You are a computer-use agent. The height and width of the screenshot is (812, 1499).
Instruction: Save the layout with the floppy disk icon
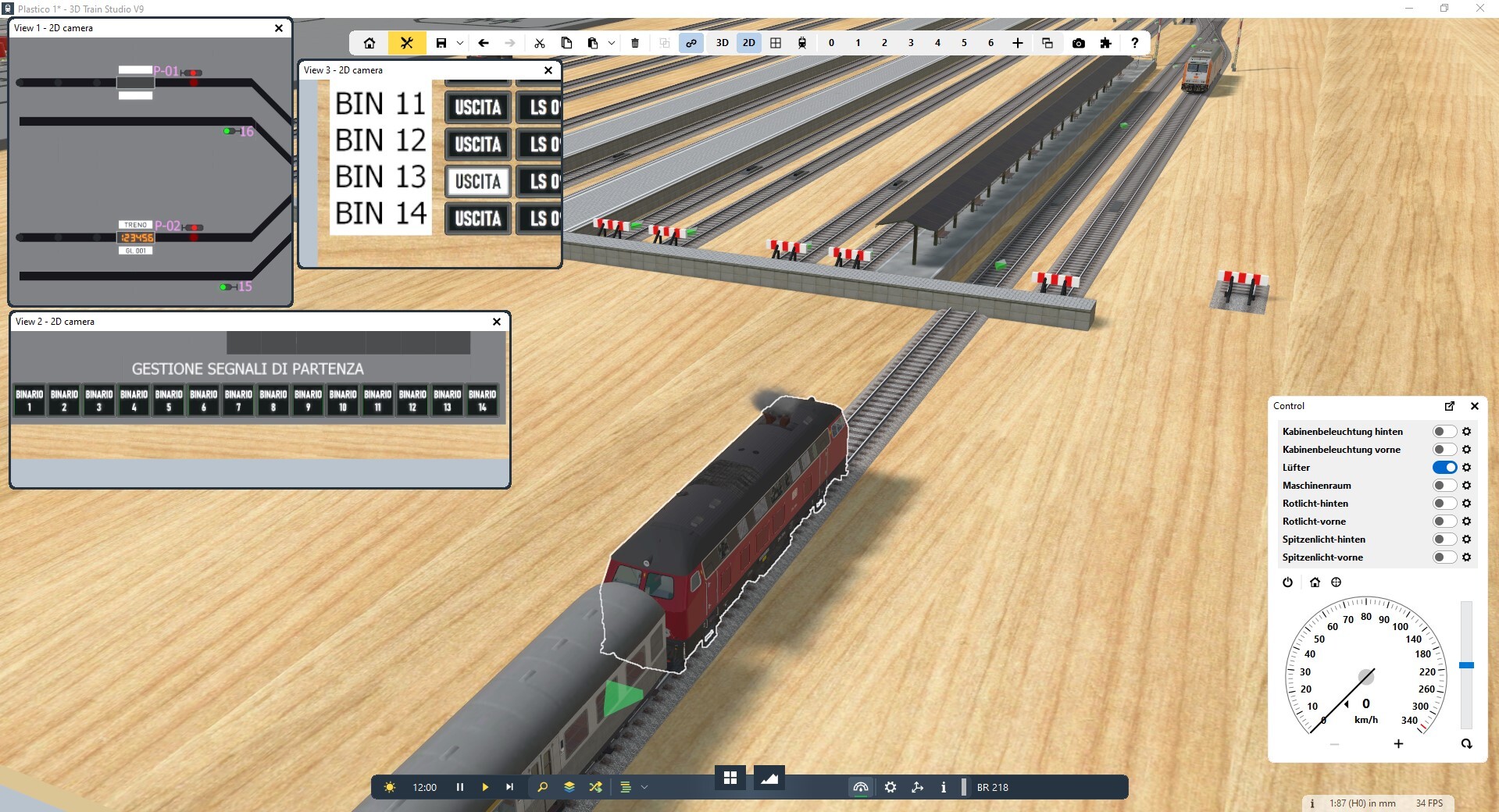pos(441,43)
